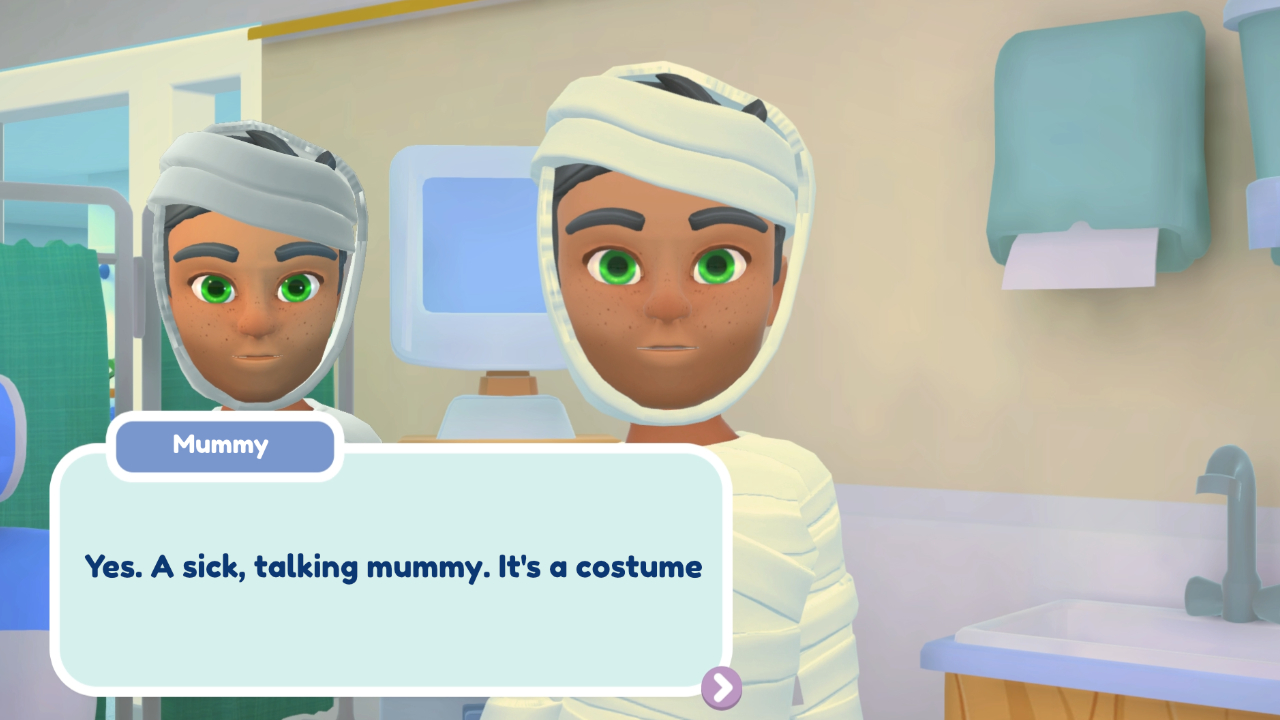Click the purple next arrow to advance dialogue
This screenshot has height=720, width=1280.
click(x=719, y=688)
